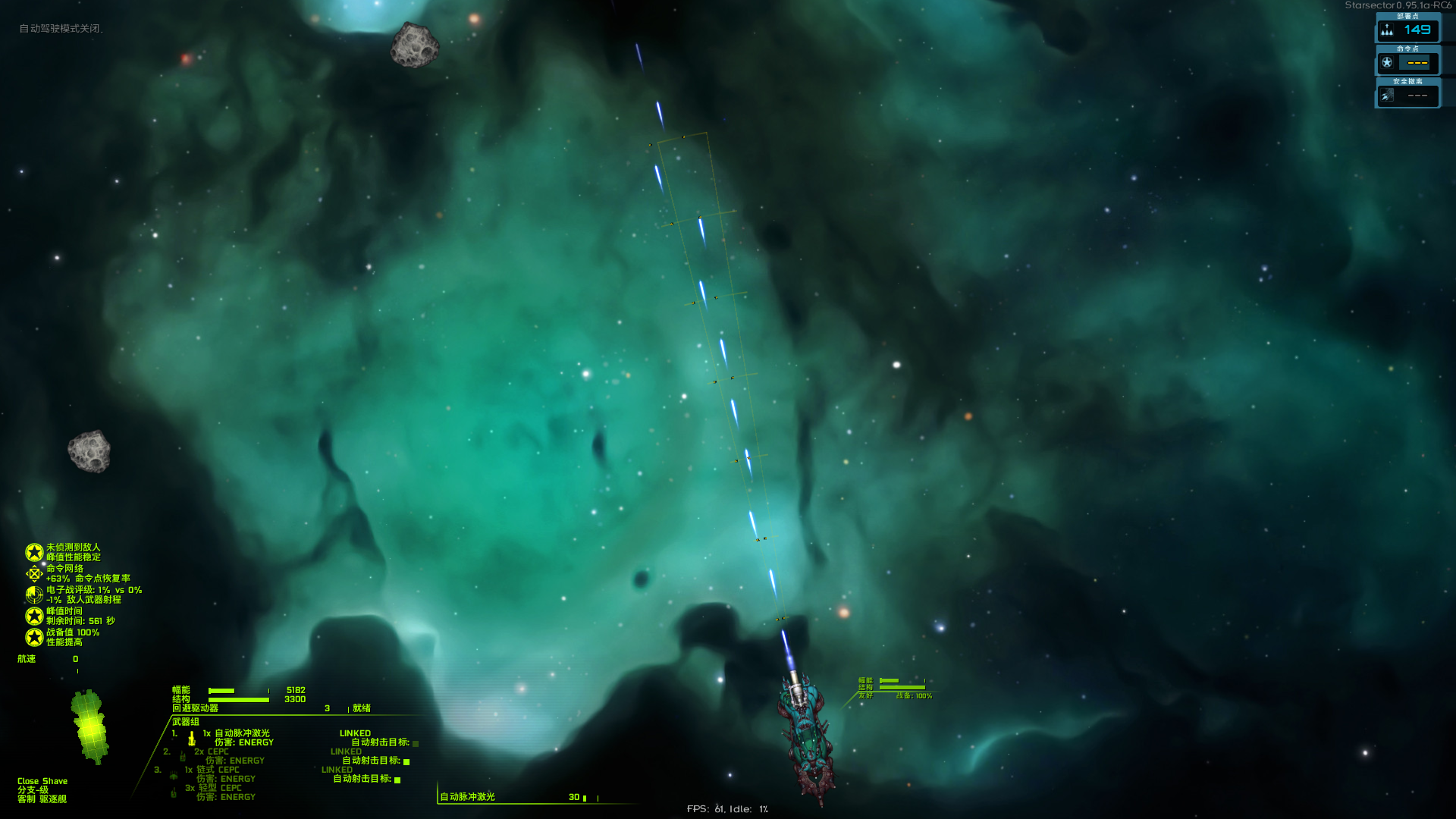
Task: Select weapon group 1 自动脉冲激光
Action: coord(241,733)
